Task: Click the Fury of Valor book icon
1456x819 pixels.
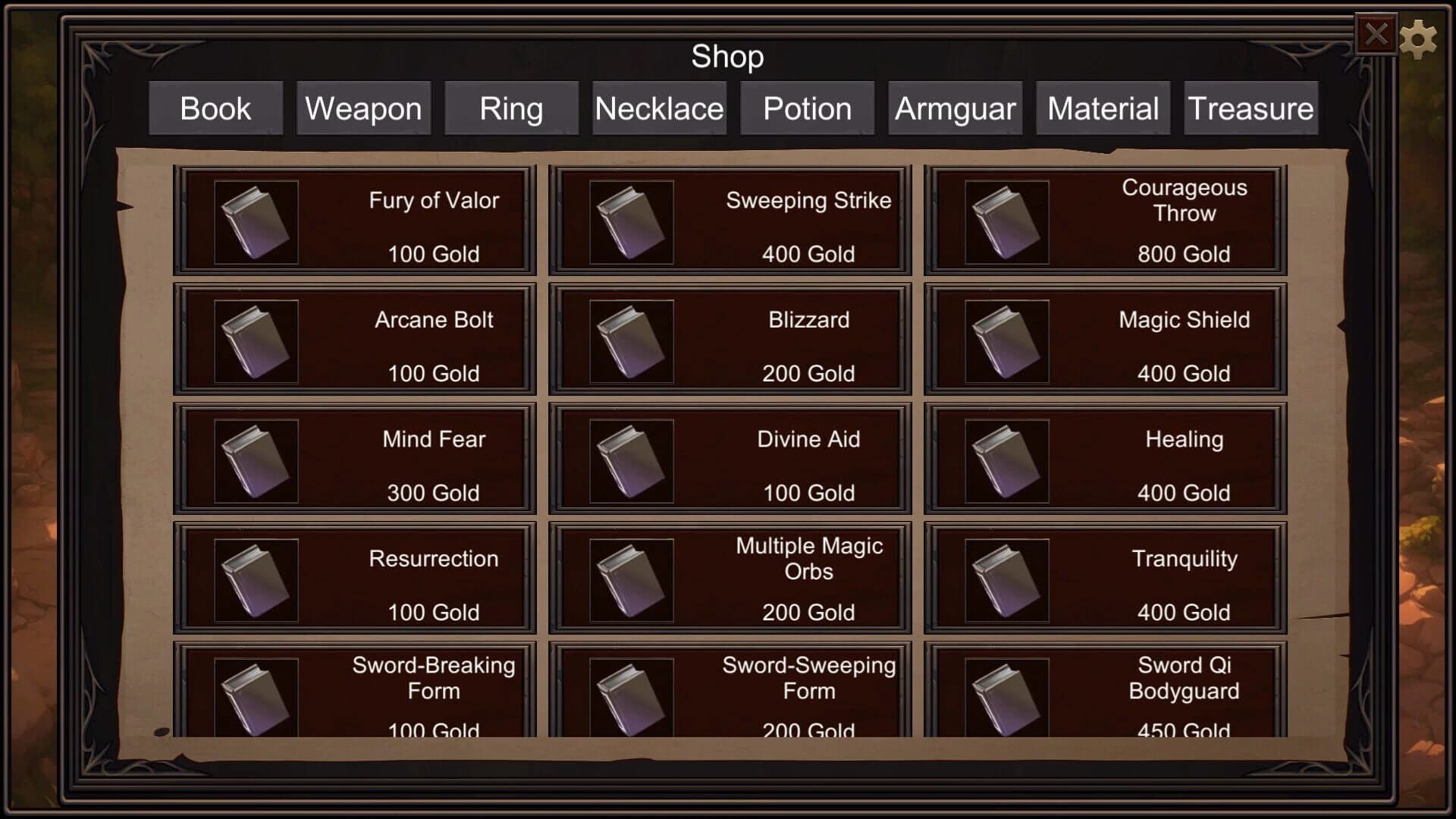Action: pyautogui.click(x=256, y=221)
